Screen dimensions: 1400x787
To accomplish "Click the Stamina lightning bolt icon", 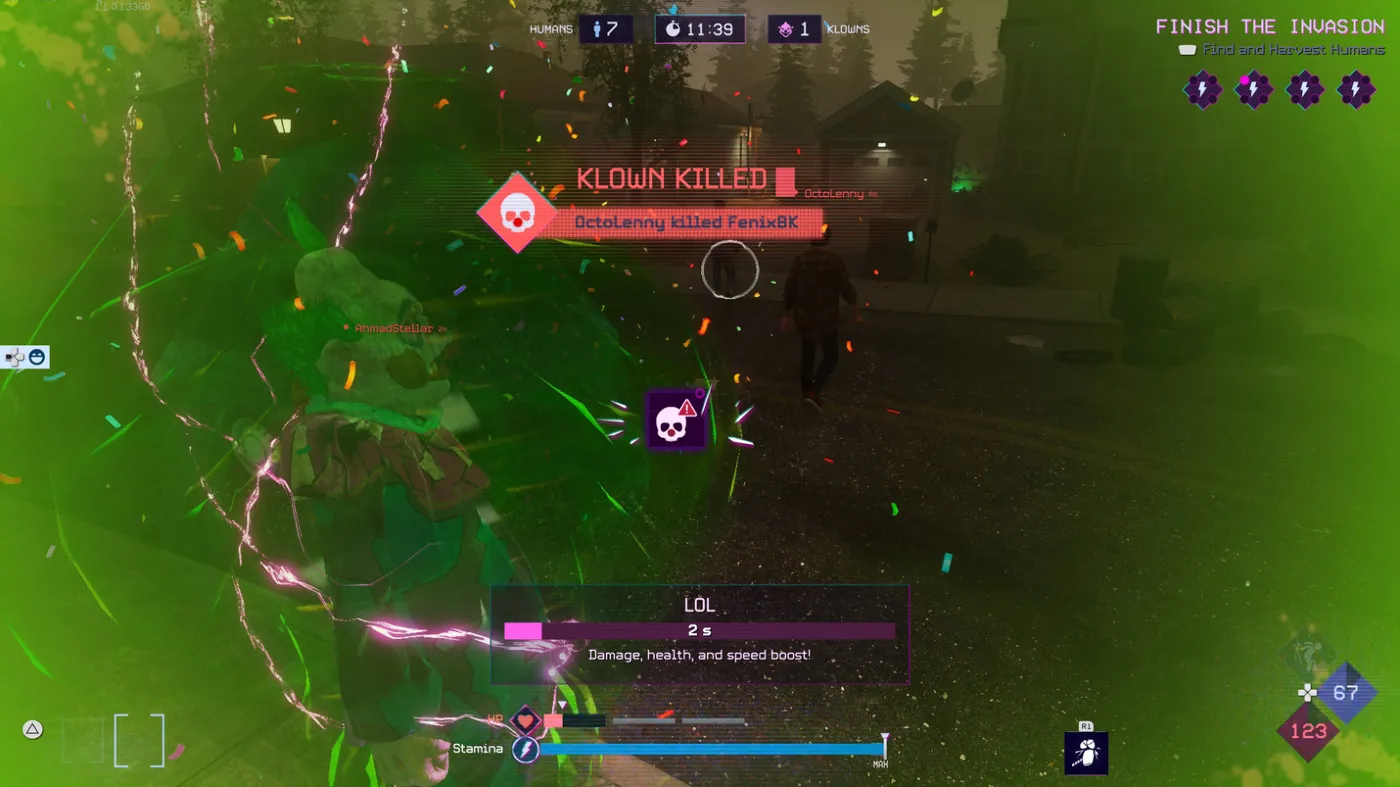I will 525,749.
